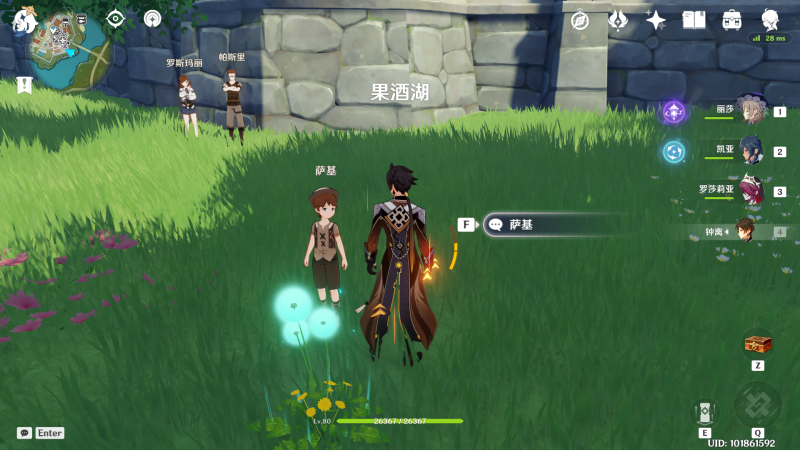The image size is (800, 450).
Task: Open the four-pointed star Wish icon
Action: pos(656,20)
